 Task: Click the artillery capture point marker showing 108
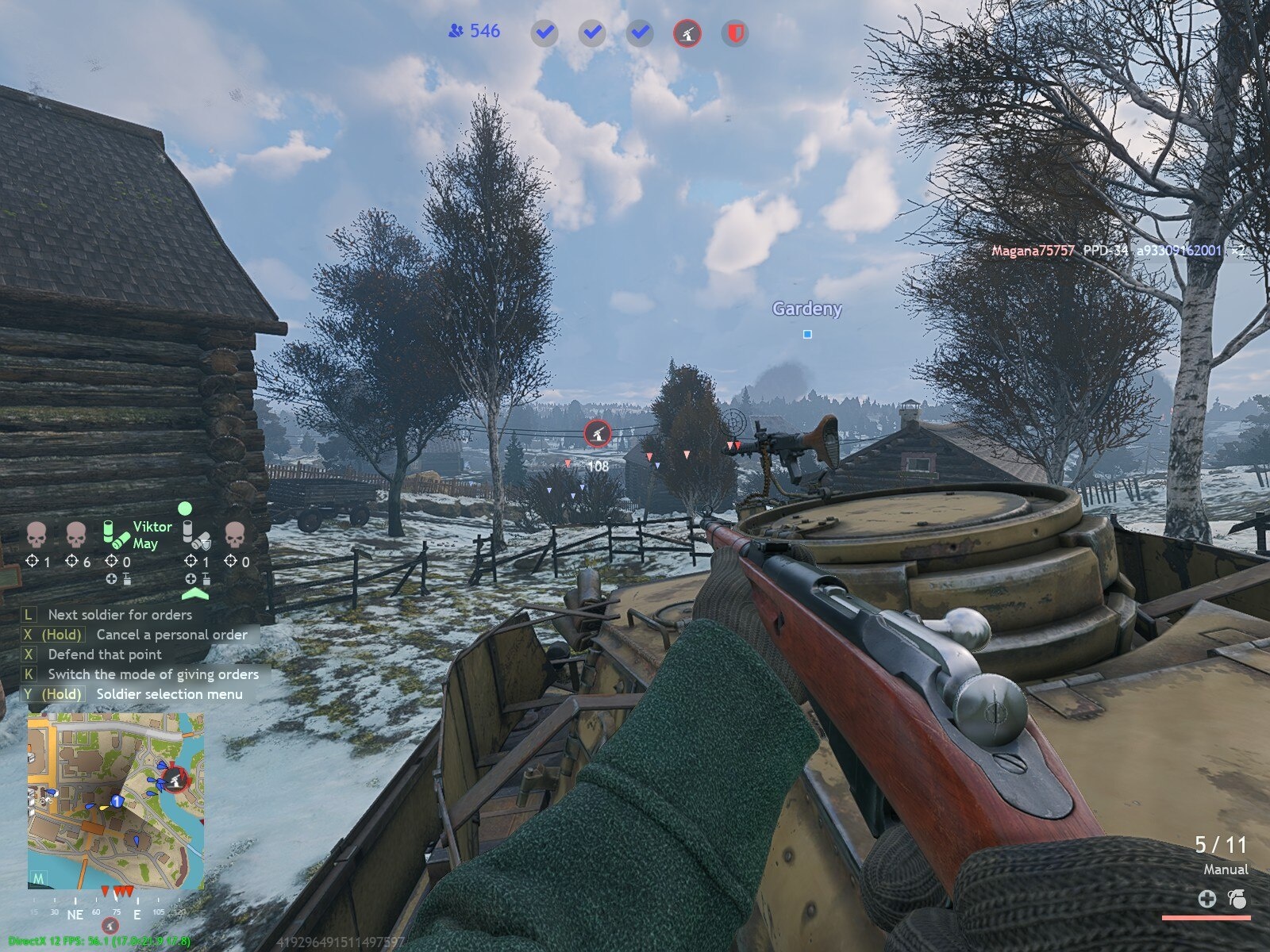pyautogui.click(x=597, y=433)
